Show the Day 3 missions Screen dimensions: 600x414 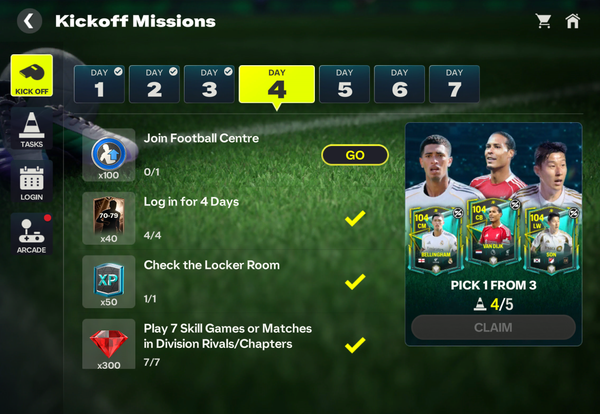coord(208,84)
